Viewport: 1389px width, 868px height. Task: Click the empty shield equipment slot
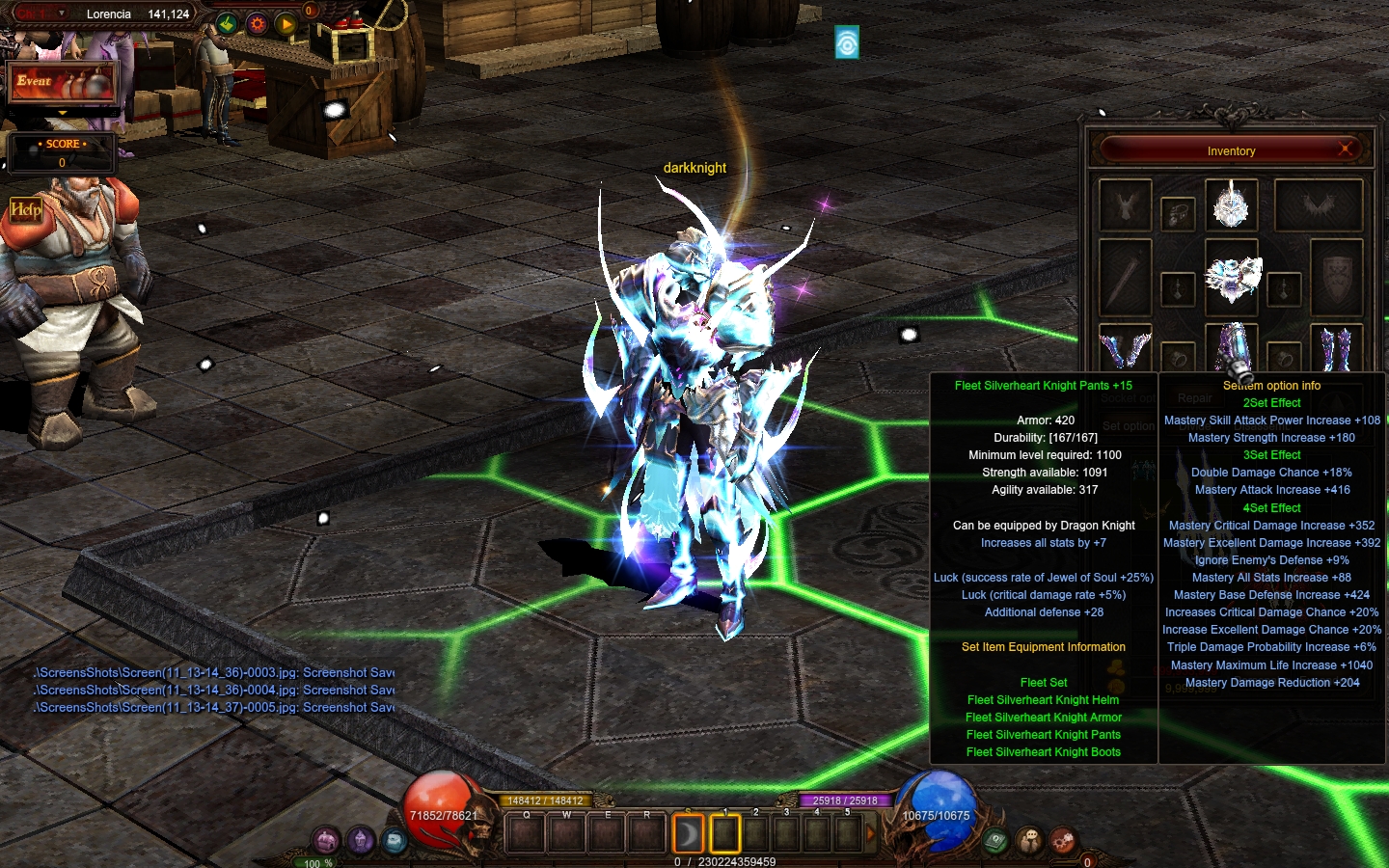point(1336,278)
